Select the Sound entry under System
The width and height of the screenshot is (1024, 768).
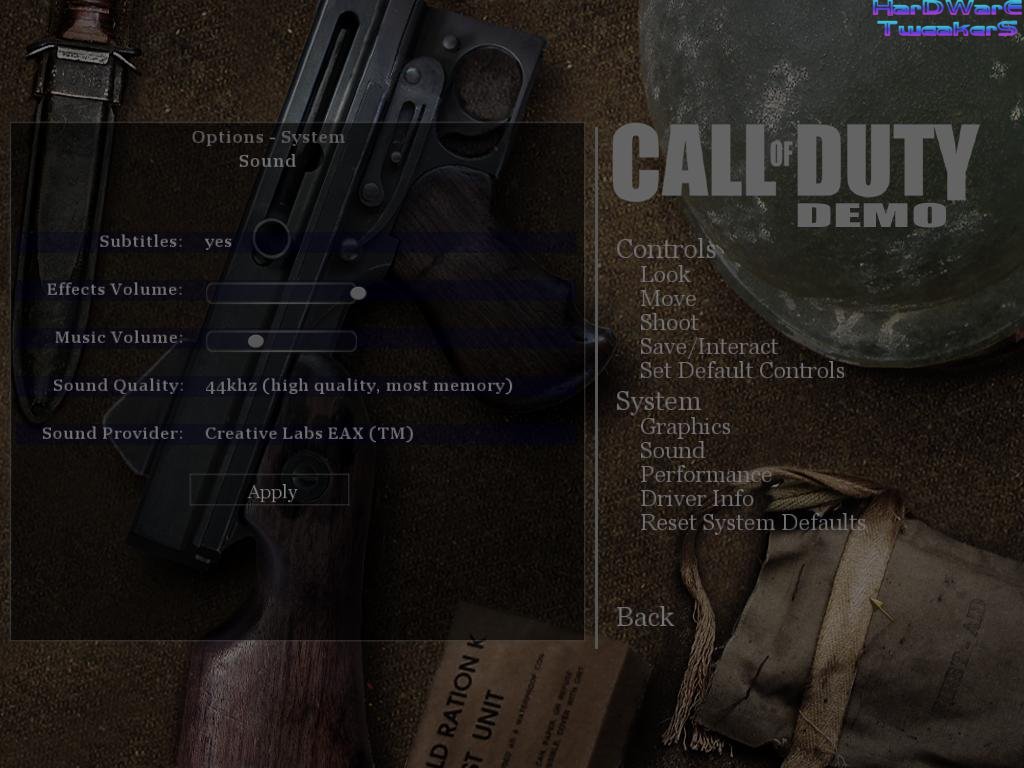(672, 451)
